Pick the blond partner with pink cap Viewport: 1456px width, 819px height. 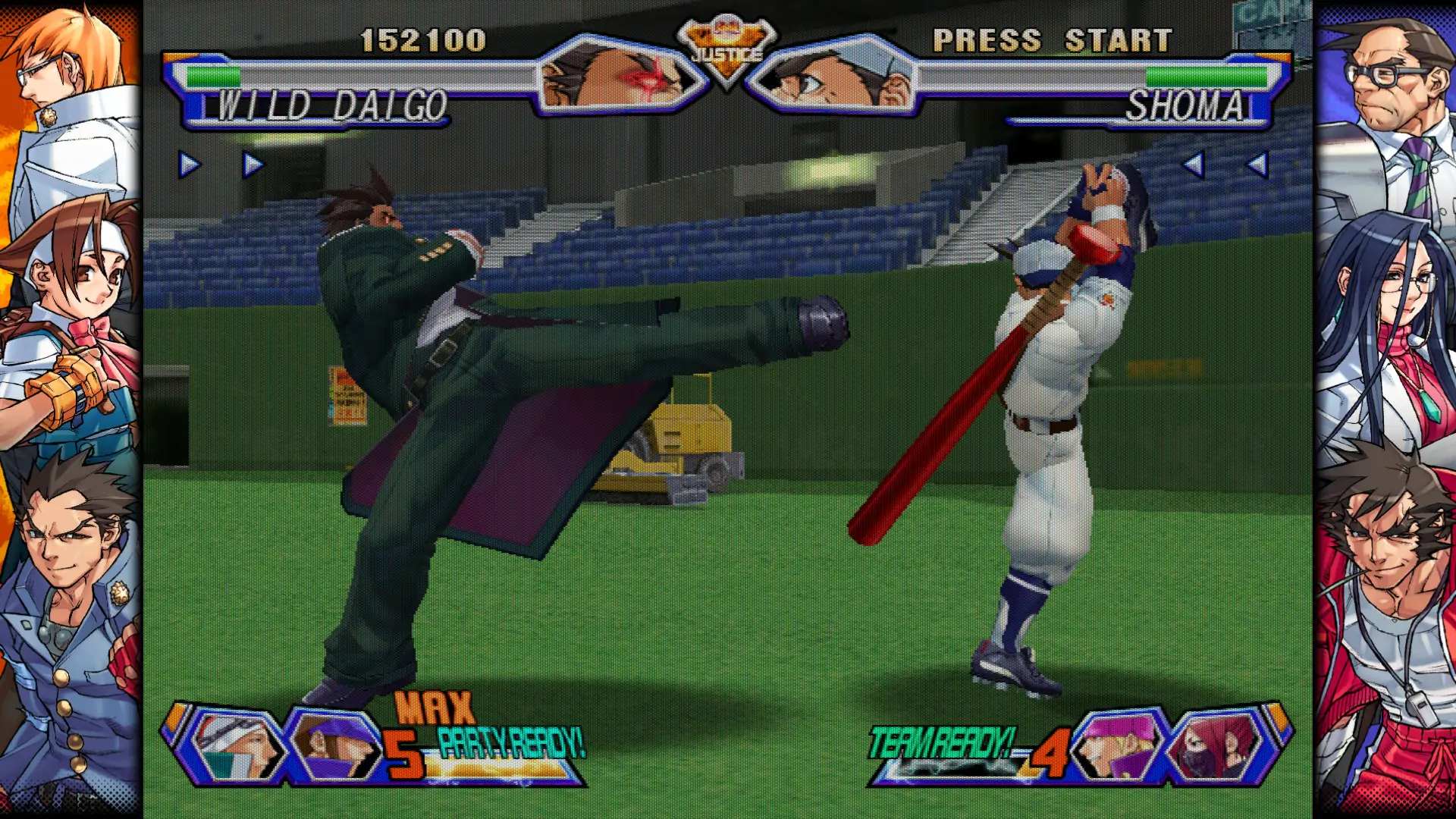[x=1116, y=745]
